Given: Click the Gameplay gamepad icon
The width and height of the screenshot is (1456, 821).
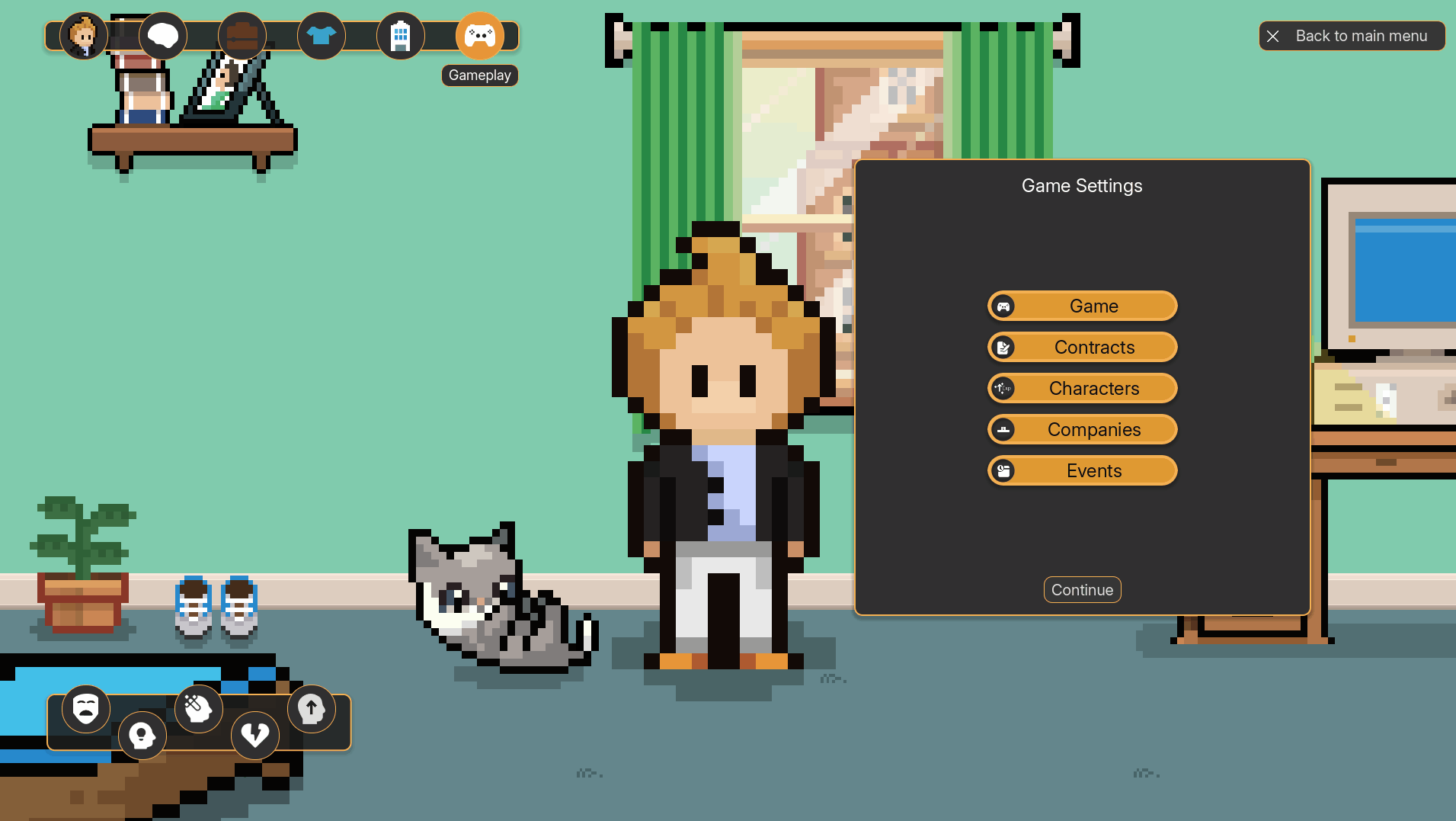Looking at the screenshot, I should pos(479,36).
